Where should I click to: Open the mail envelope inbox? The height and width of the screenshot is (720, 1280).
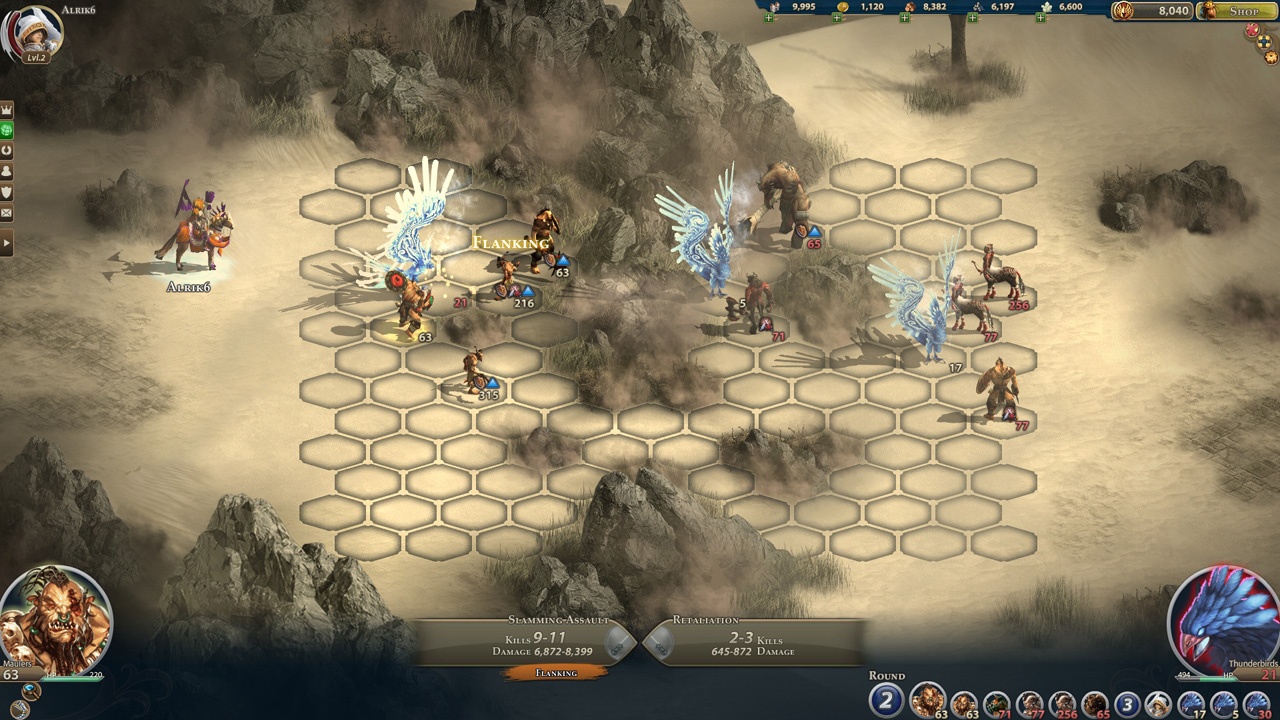[7, 213]
